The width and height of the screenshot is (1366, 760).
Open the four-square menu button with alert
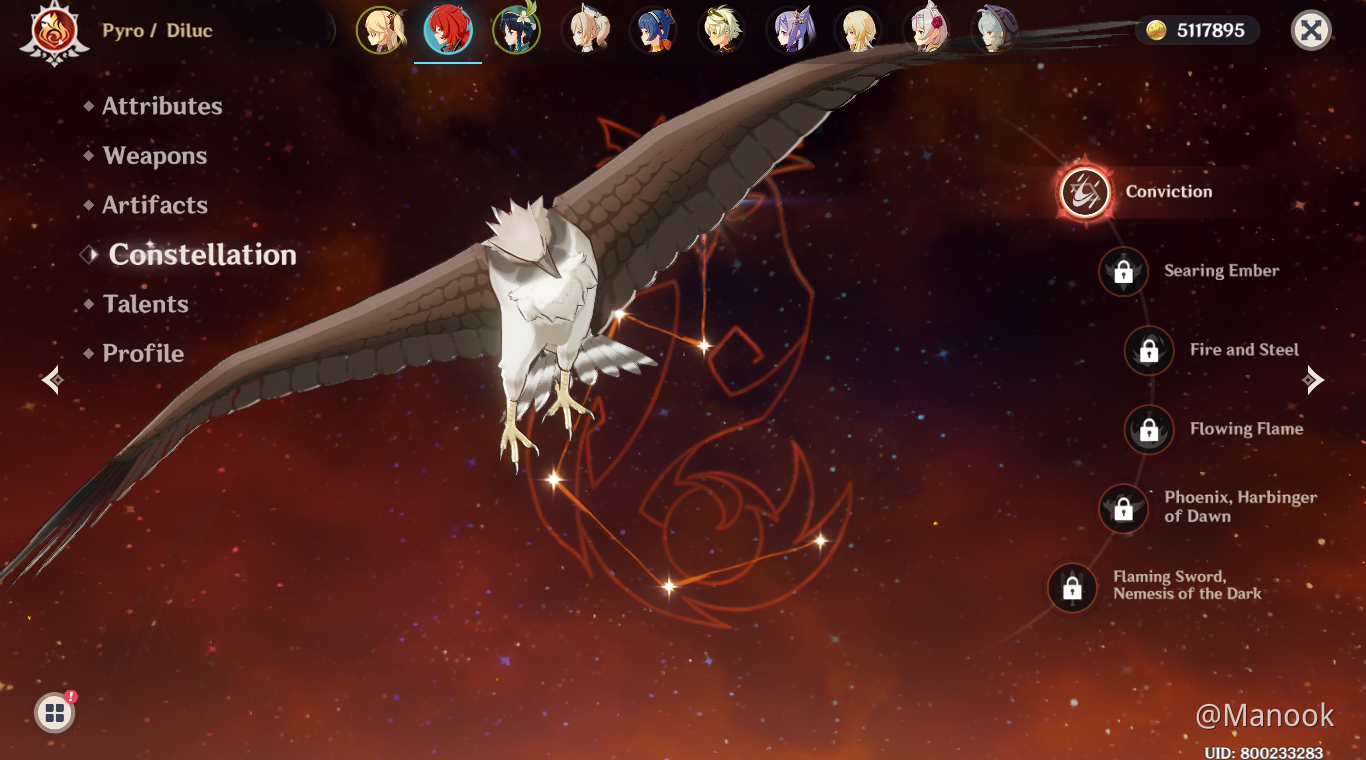coord(55,713)
